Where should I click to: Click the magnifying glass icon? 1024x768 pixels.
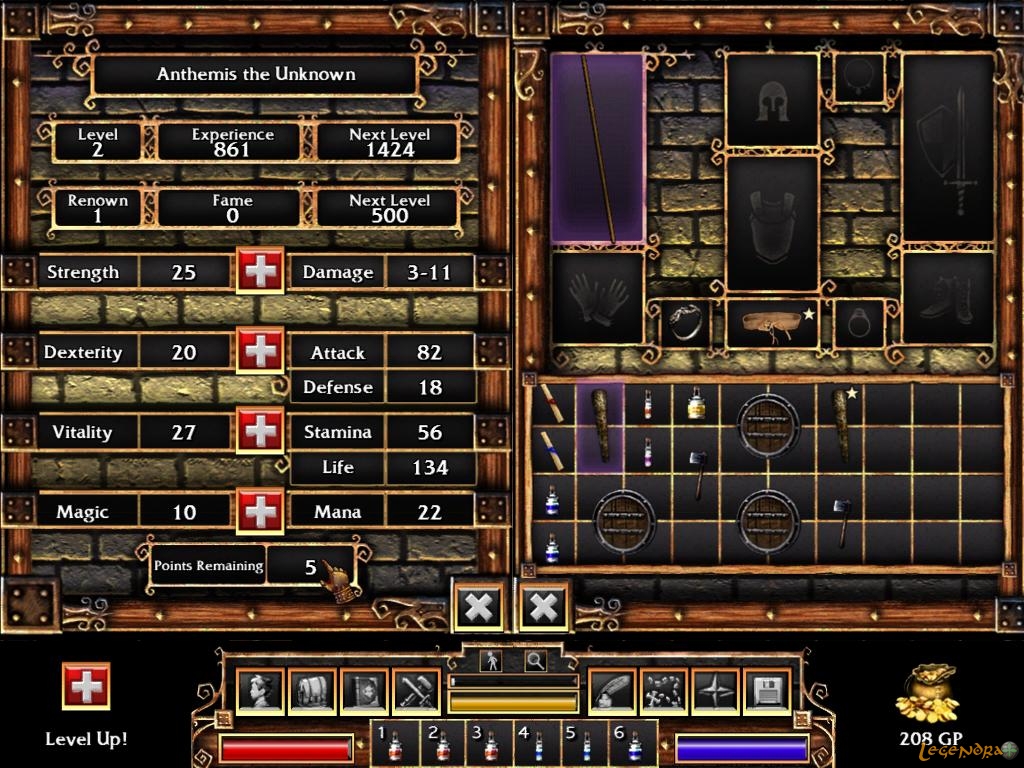click(536, 660)
